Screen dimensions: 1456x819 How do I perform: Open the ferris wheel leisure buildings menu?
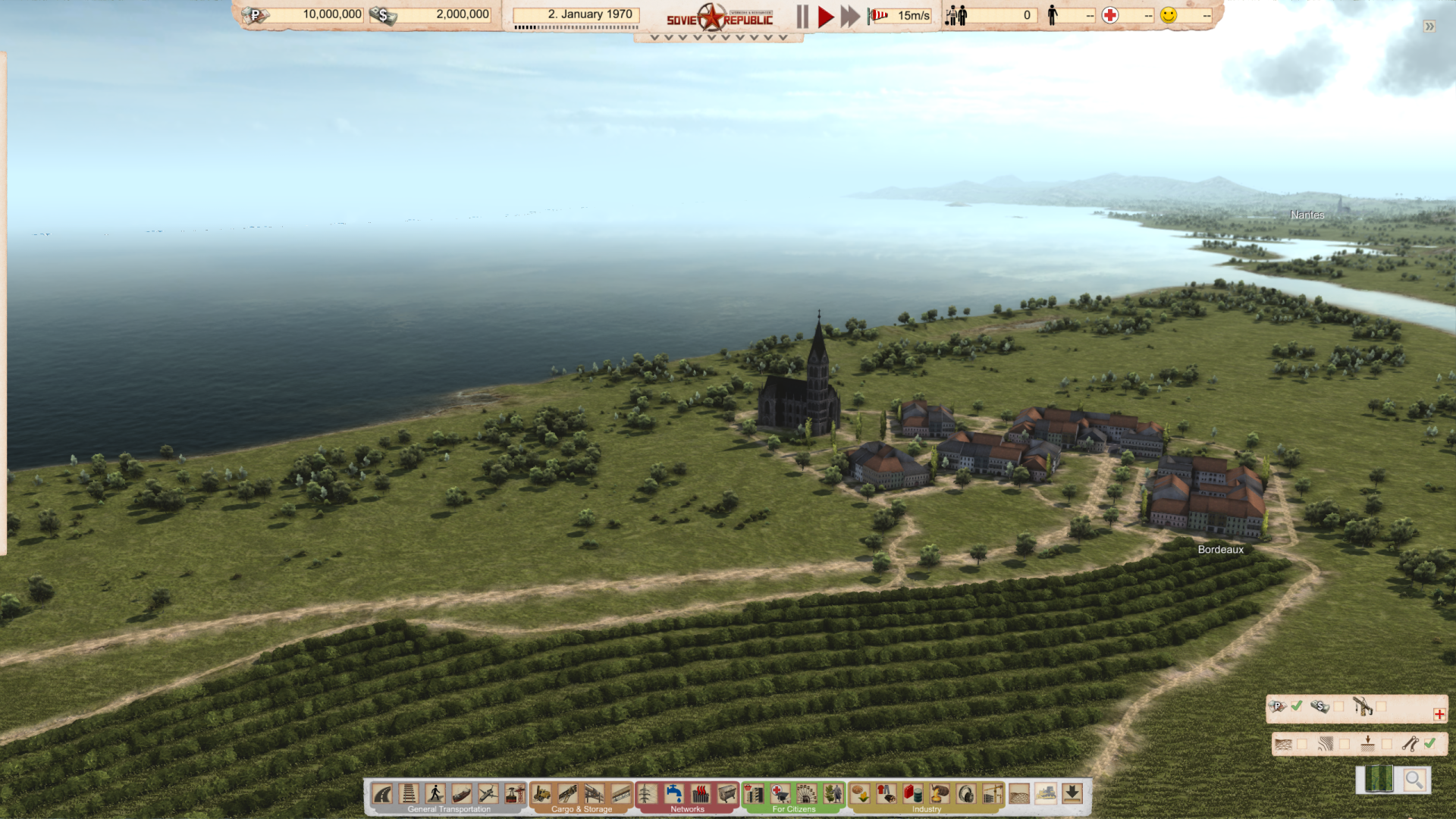tap(806, 794)
